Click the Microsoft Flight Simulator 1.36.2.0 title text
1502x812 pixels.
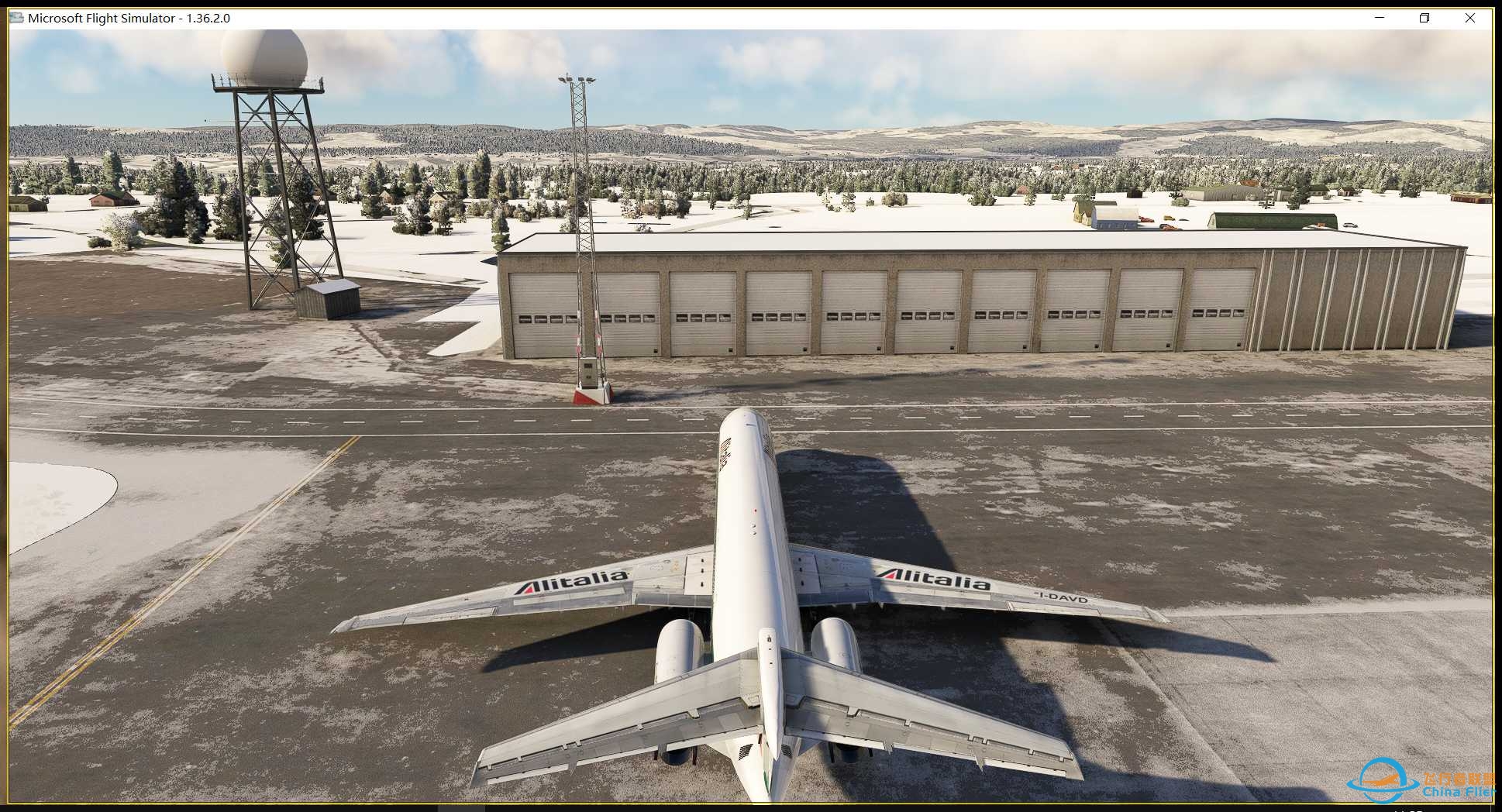(x=128, y=17)
